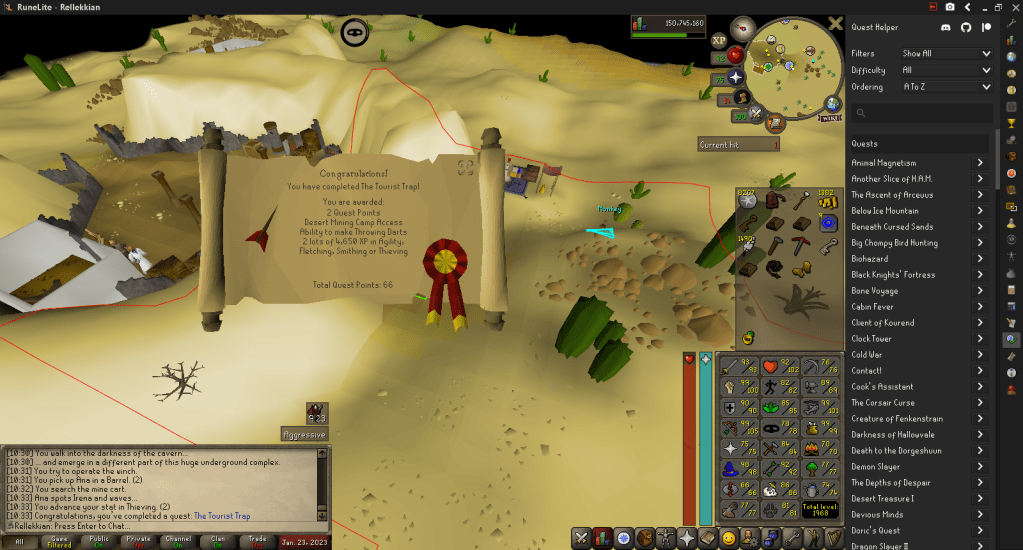This screenshot has width=1023, height=550.
Task: Open the Filters dropdown in Quest Helper
Action: click(945, 53)
